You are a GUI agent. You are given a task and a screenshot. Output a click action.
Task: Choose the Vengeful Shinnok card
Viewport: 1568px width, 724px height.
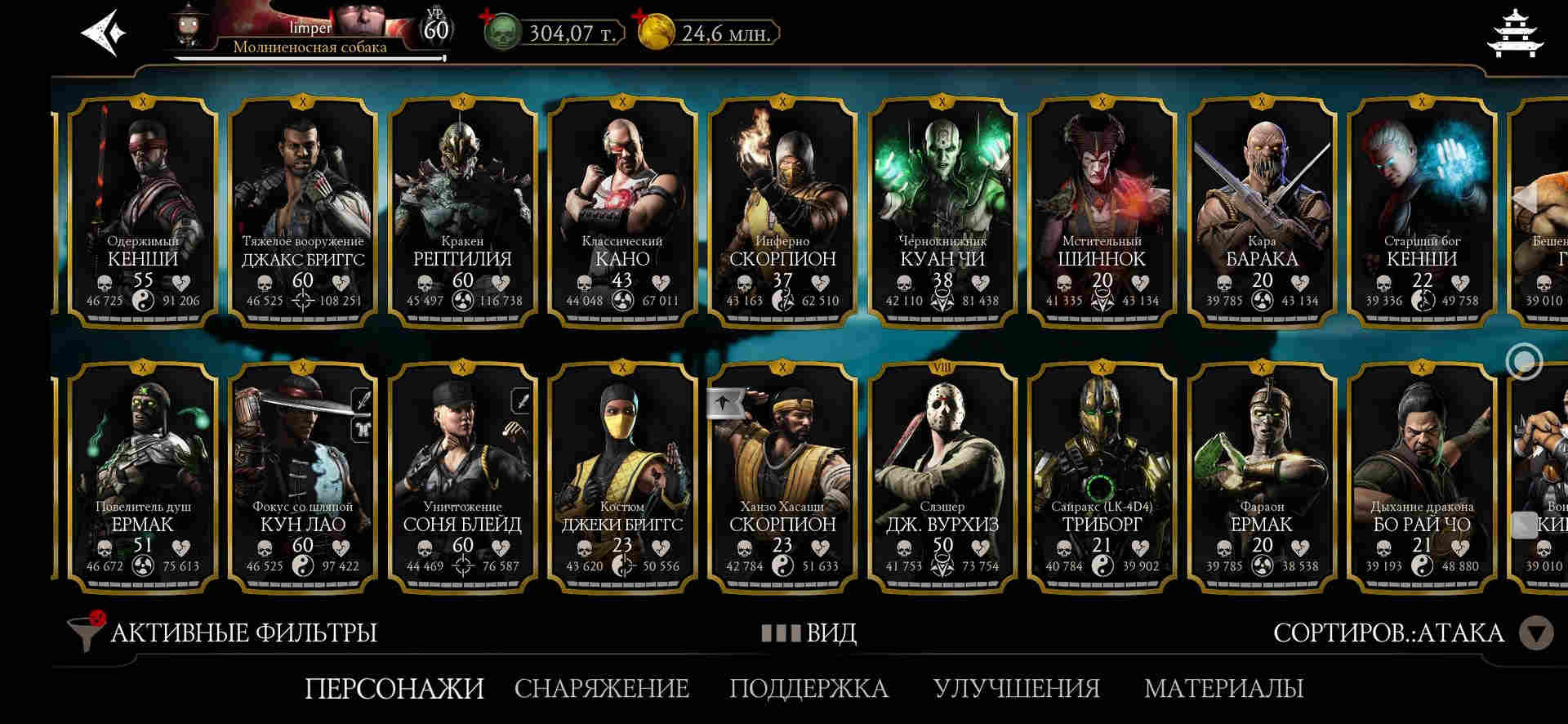(x=1102, y=212)
